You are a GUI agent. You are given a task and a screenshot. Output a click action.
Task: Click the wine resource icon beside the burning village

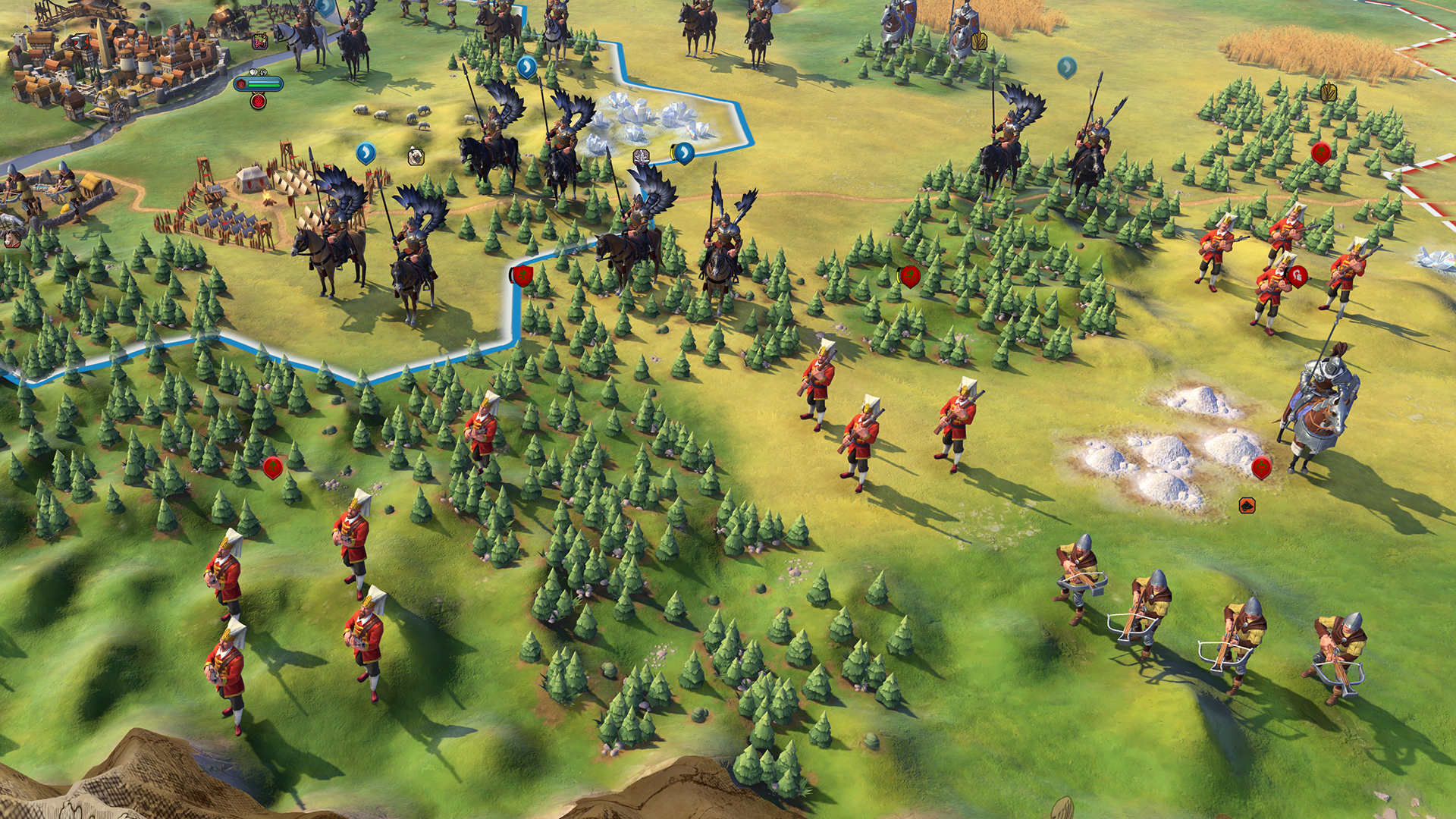coord(261,42)
